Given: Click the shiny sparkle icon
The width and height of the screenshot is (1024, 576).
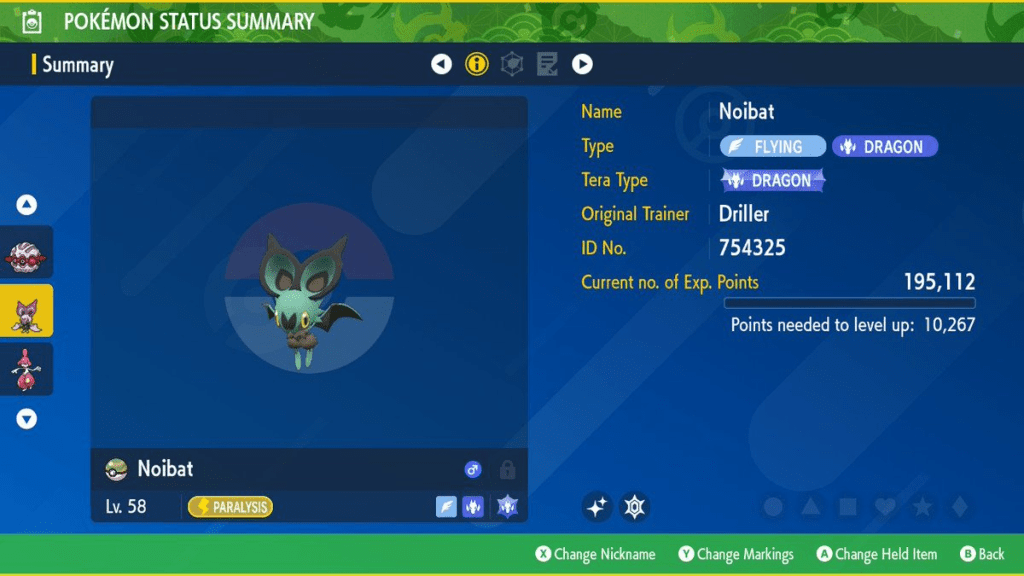Looking at the screenshot, I should pos(597,508).
